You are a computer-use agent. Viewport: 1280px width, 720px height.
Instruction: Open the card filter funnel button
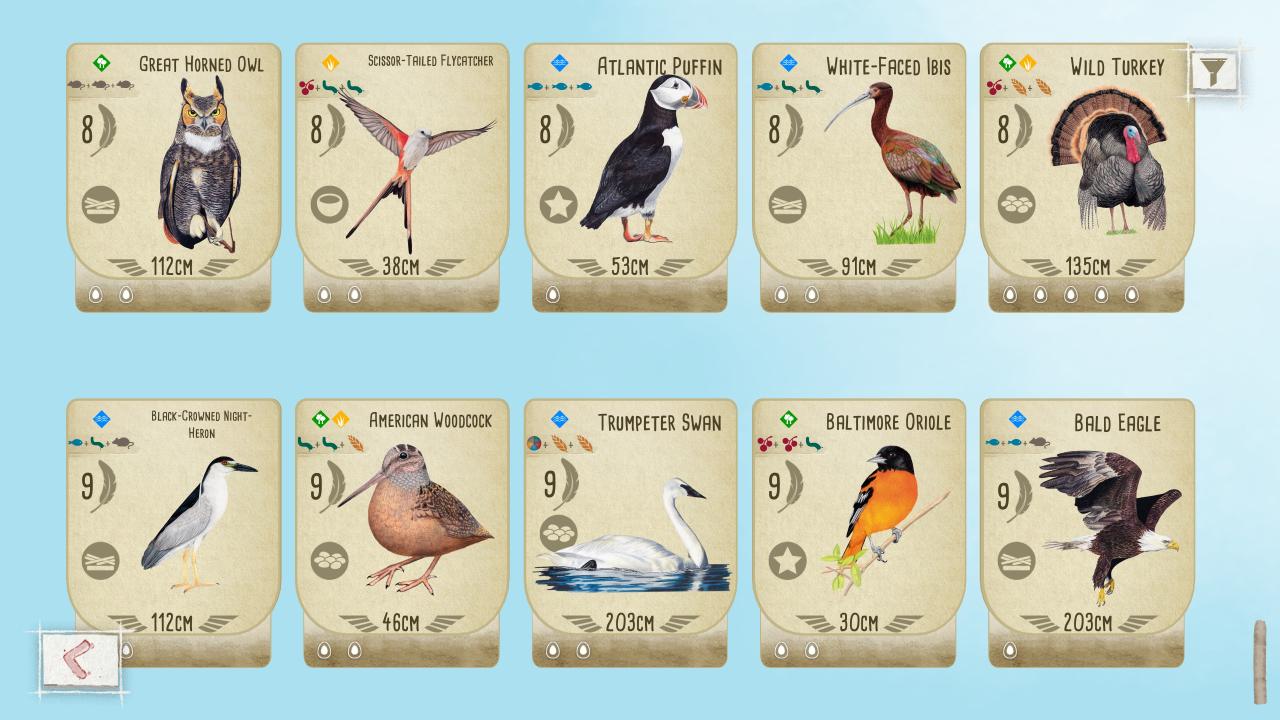point(1214,71)
